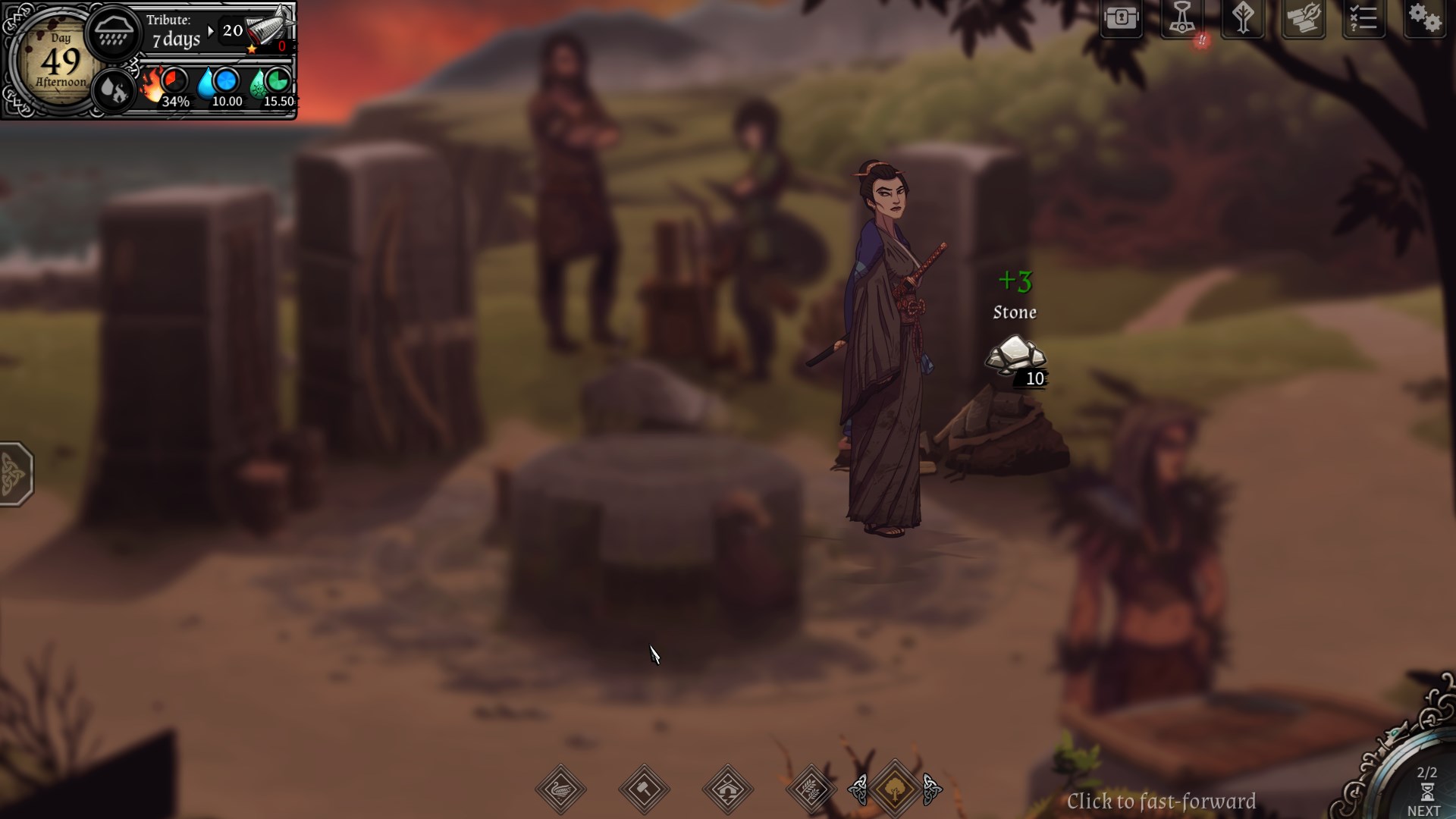
Task: Open the Day 49 calendar dial
Action: click(59, 61)
